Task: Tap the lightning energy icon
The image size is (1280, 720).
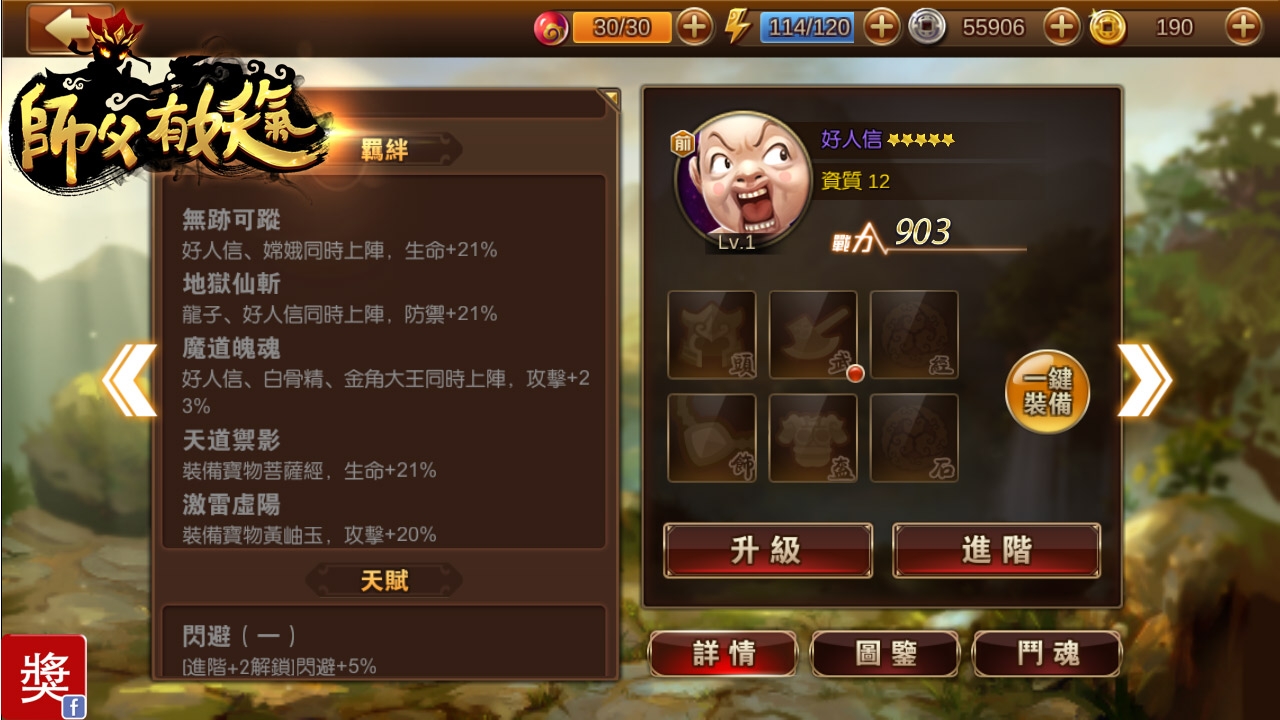Action: pyautogui.click(x=737, y=26)
